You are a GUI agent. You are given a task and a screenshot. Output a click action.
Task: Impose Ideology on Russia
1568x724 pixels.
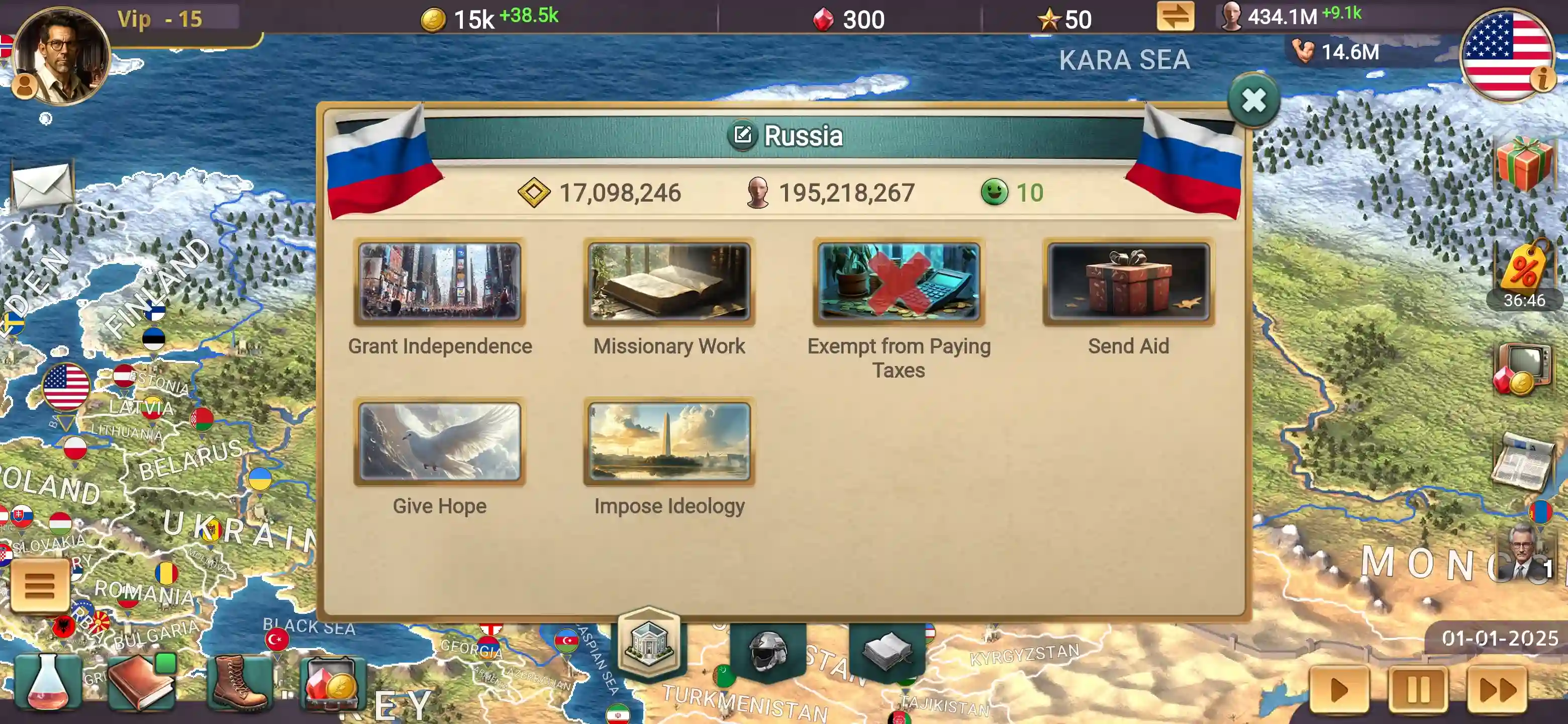click(669, 441)
